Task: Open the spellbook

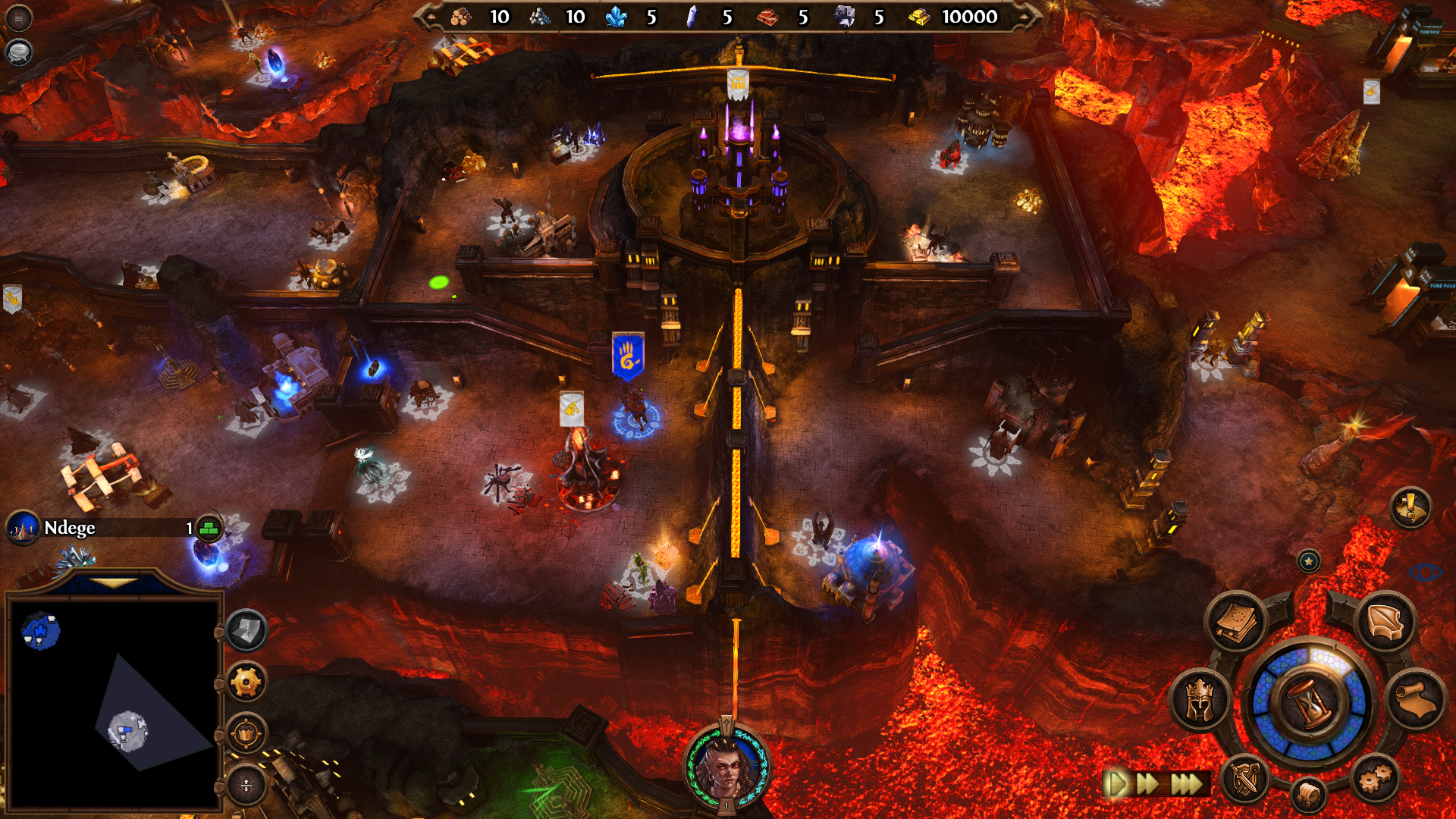Action: tap(1235, 622)
